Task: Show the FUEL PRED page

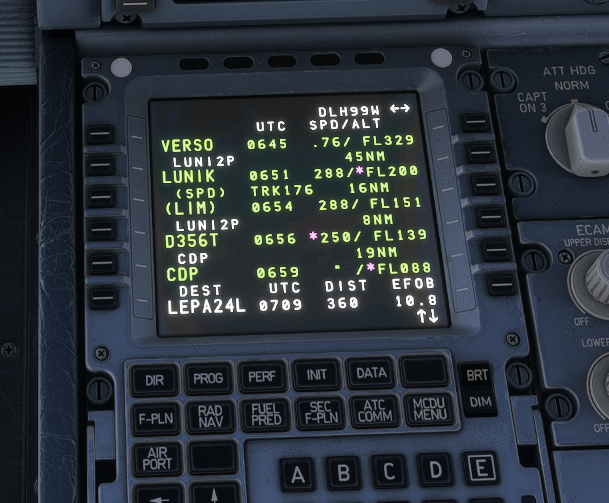Action: coord(265,414)
